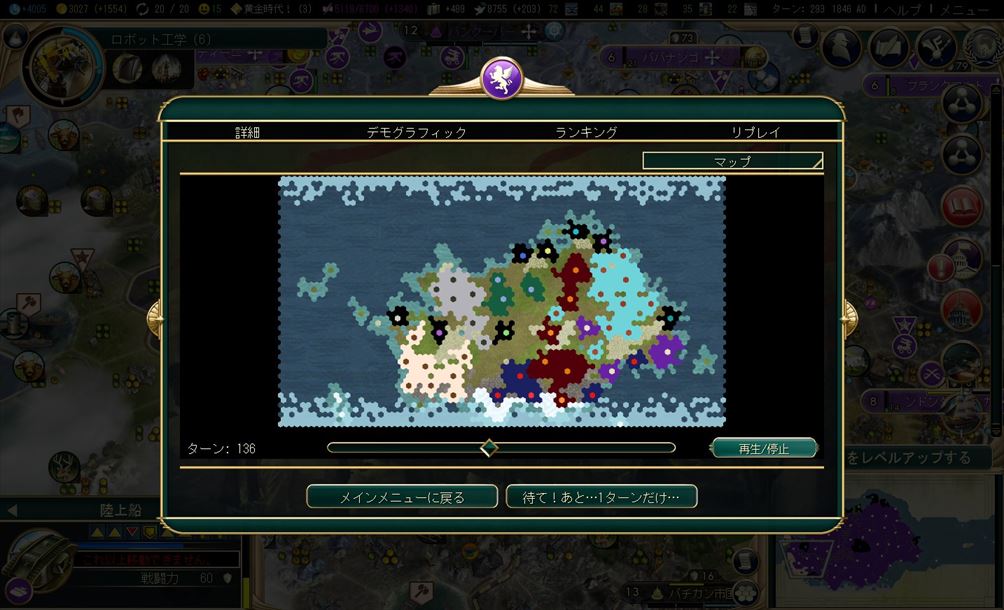Open the マップ dropdown
The width and height of the screenshot is (1004, 610).
tap(732, 160)
